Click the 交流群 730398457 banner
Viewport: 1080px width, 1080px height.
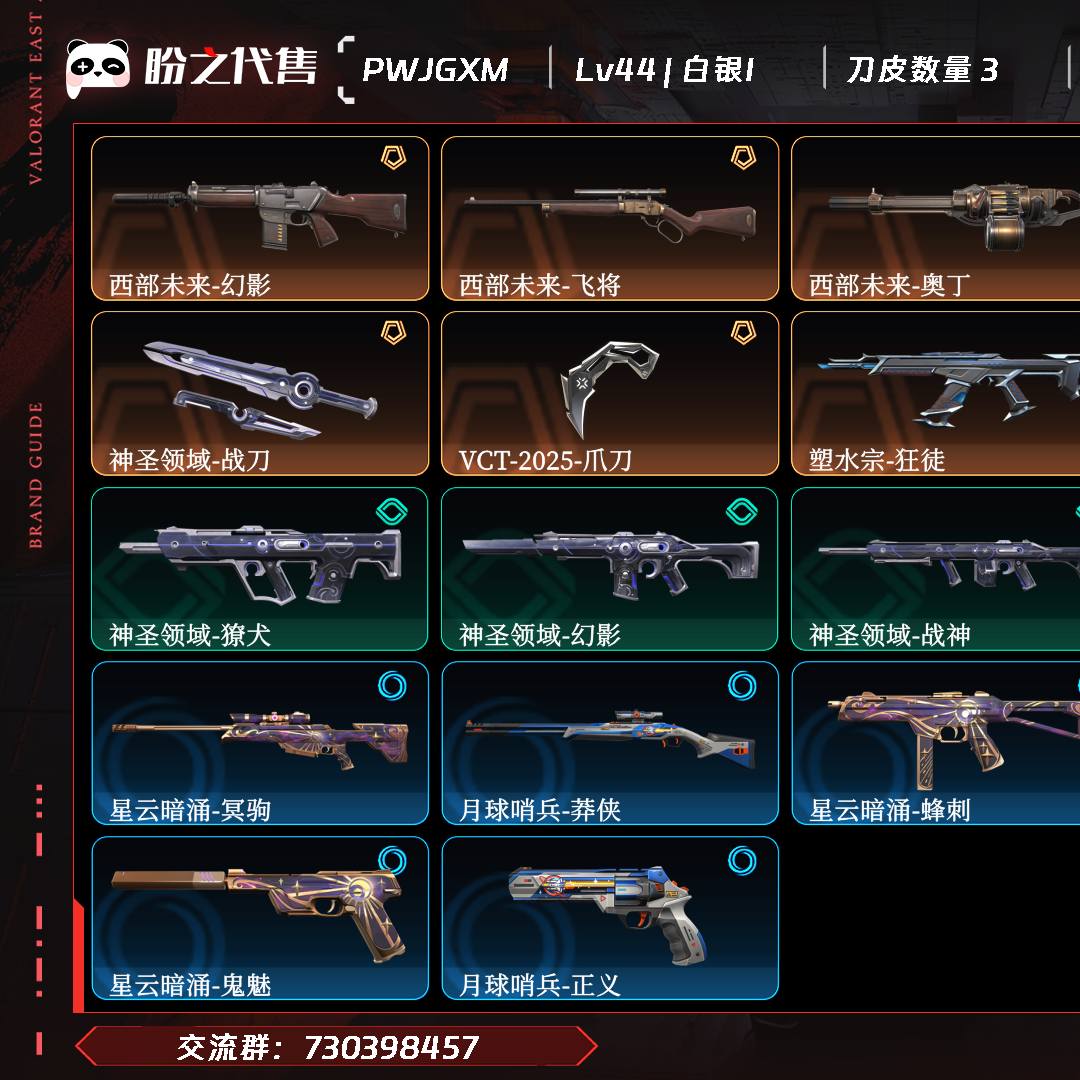tap(336, 1047)
